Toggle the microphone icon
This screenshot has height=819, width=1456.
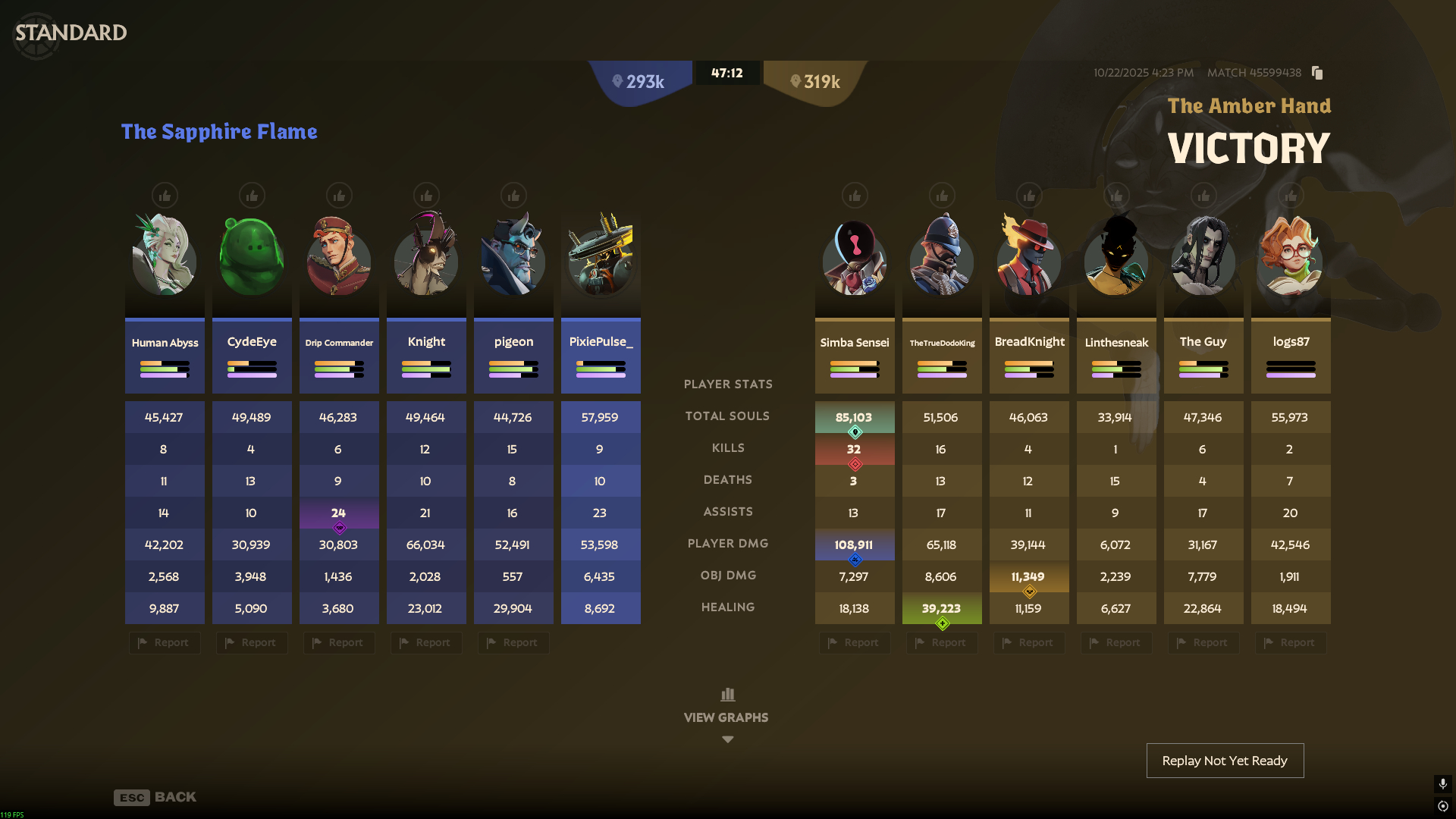coord(1442,783)
